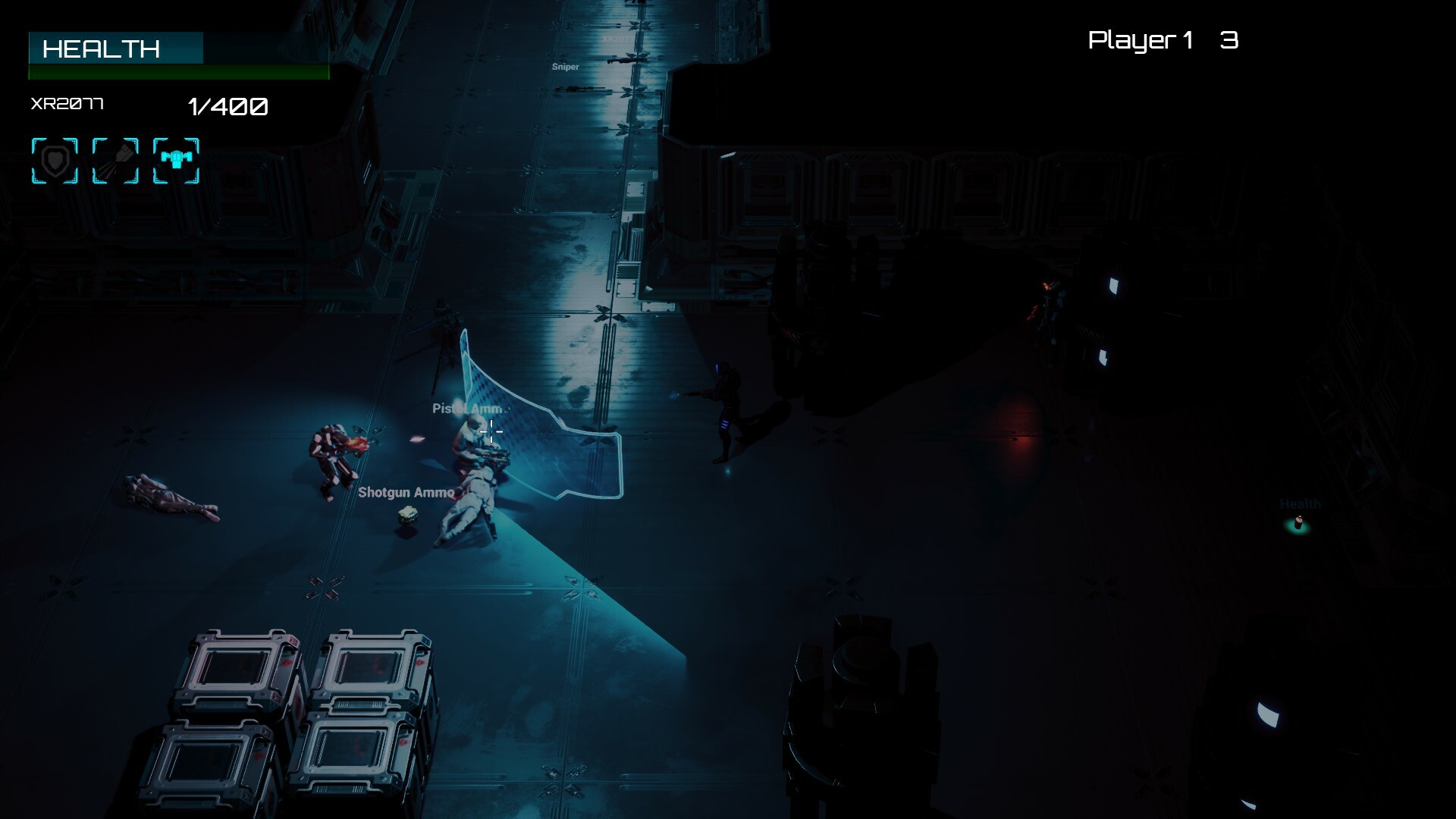This screenshot has width=1456, height=819.
Task: Click the XR2077 weapon name
Action: pyautogui.click(x=67, y=104)
